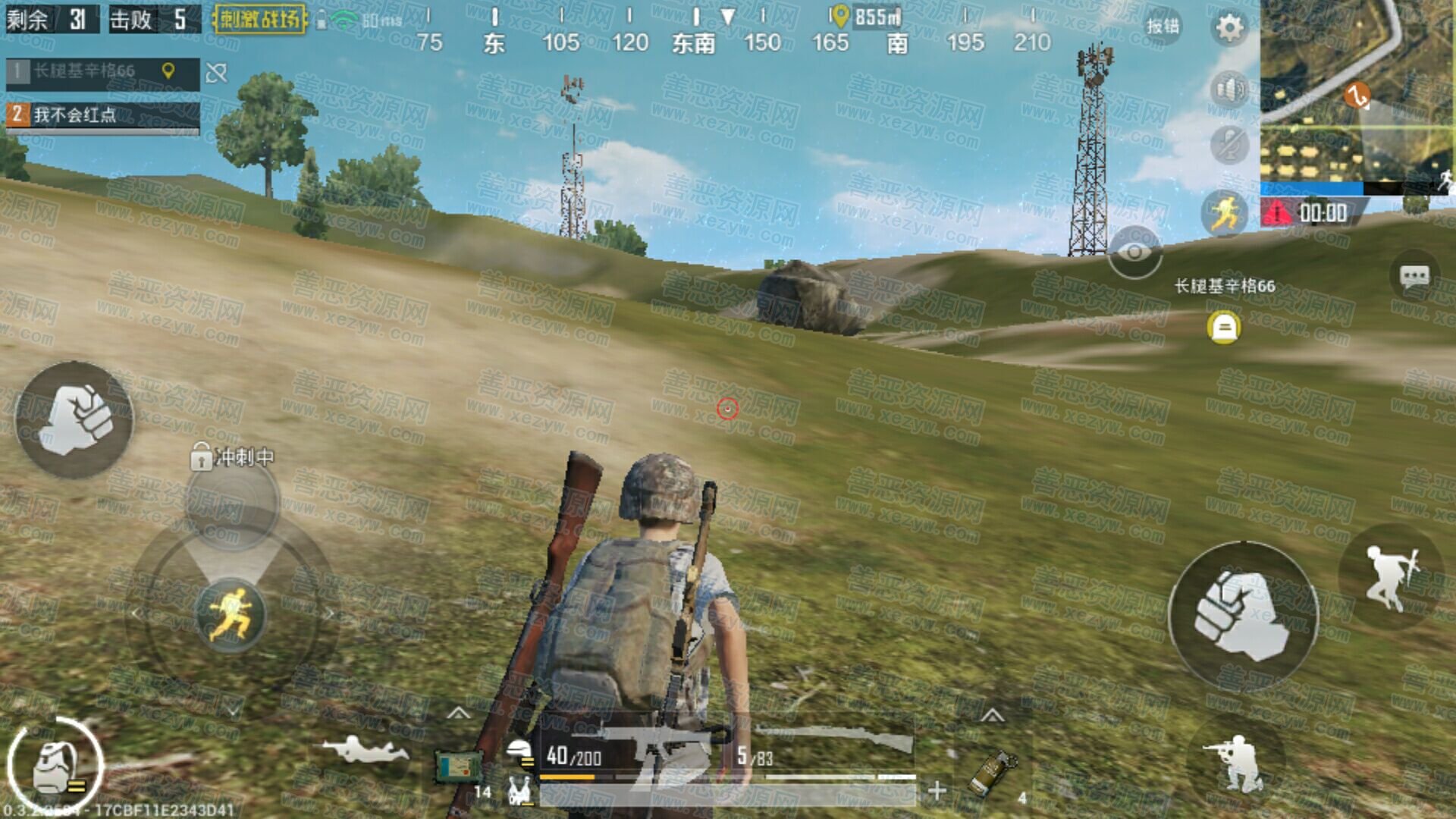Tap the 按错 report button
The height and width of the screenshot is (819, 1456).
point(1163,27)
